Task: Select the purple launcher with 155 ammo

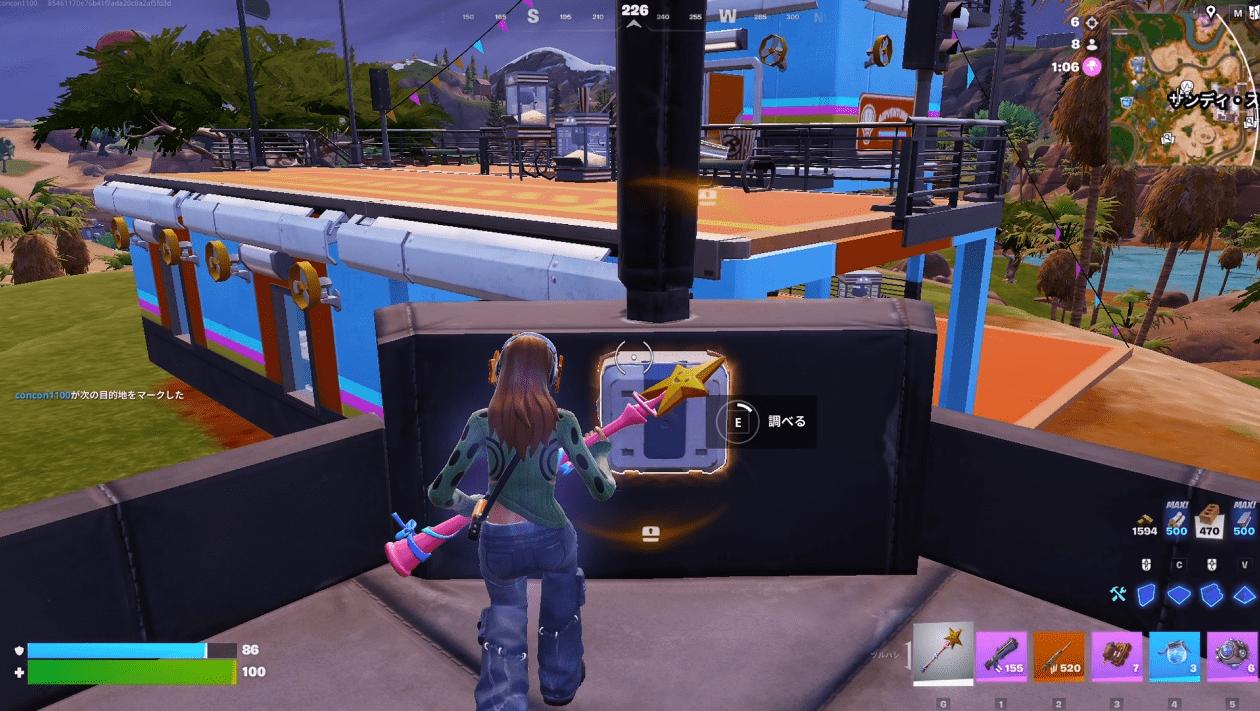Action: coord(1001,657)
